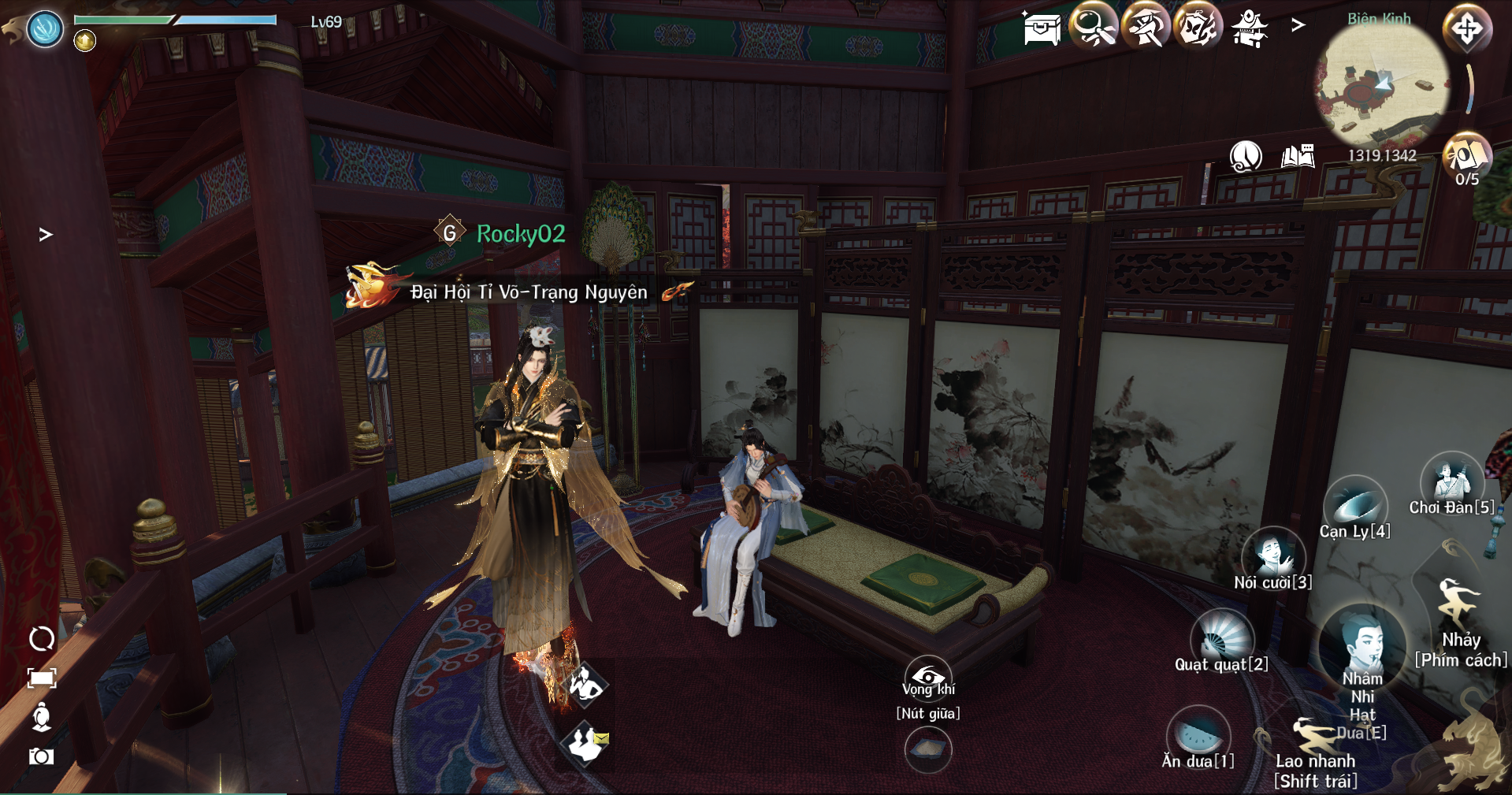Screen dimensions: 1512x795
Task: Open the pagoda building icon
Action: point(1250,28)
